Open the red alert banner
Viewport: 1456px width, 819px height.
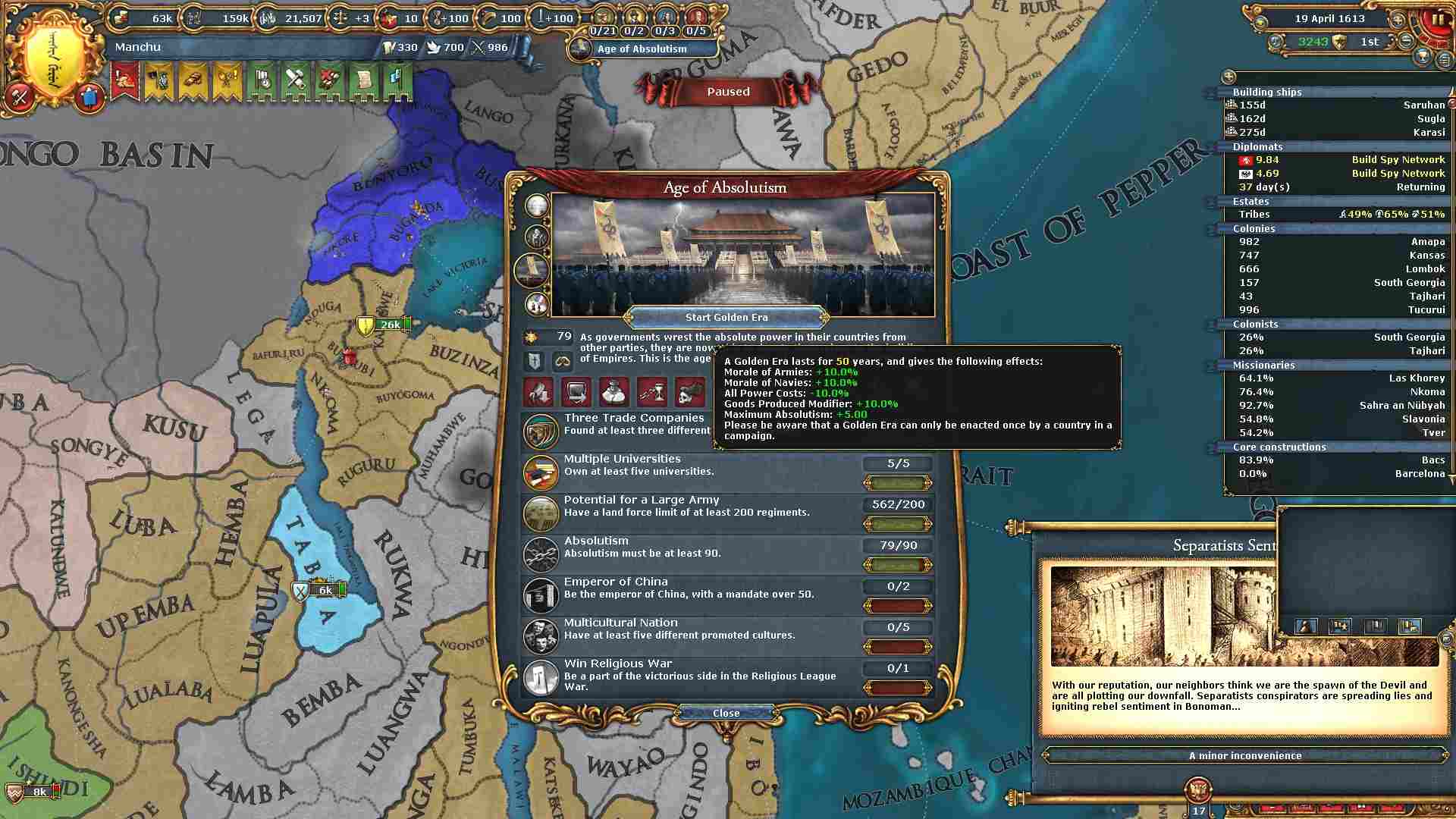[x=124, y=80]
